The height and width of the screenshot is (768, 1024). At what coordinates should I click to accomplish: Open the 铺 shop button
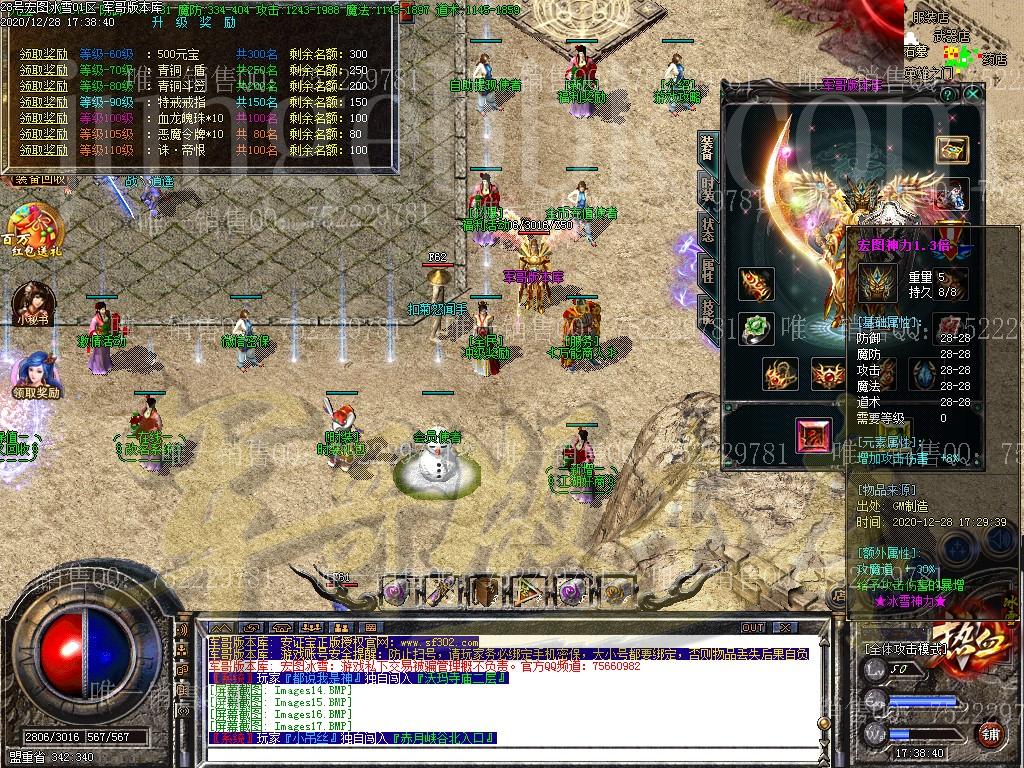(x=991, y=733)
